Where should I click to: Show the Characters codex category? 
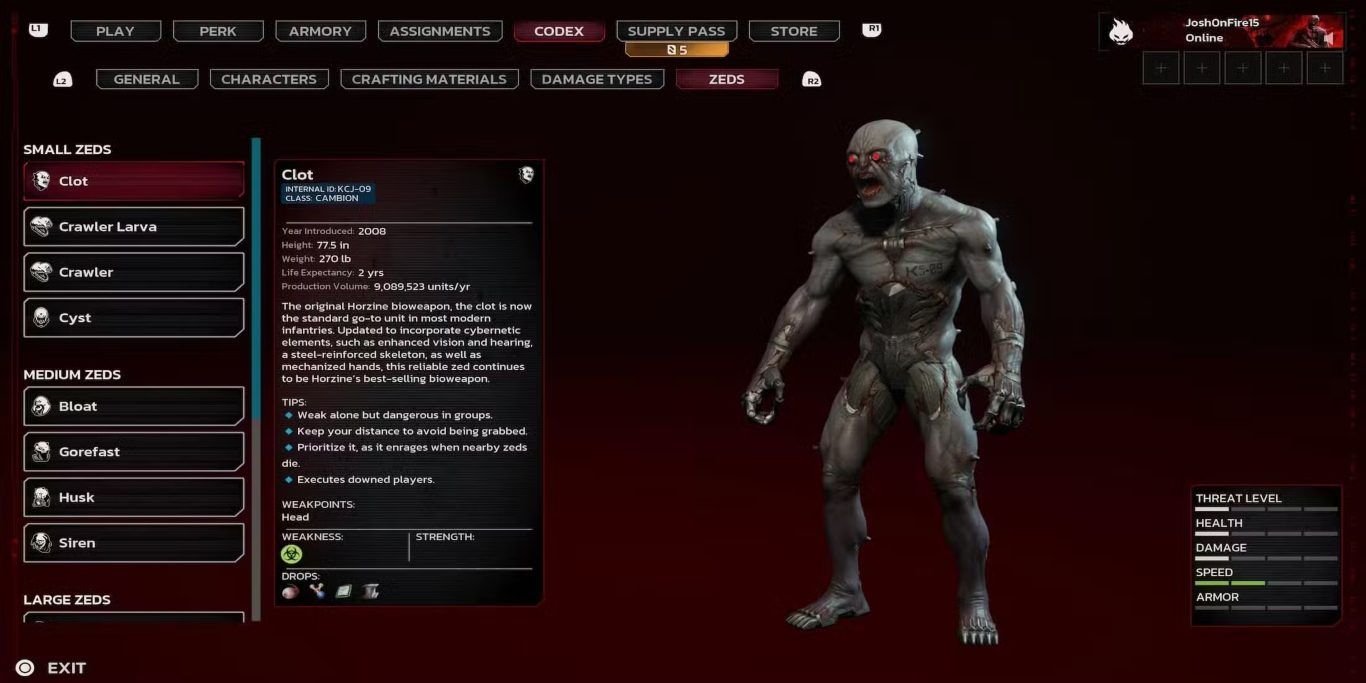point(269,79)
